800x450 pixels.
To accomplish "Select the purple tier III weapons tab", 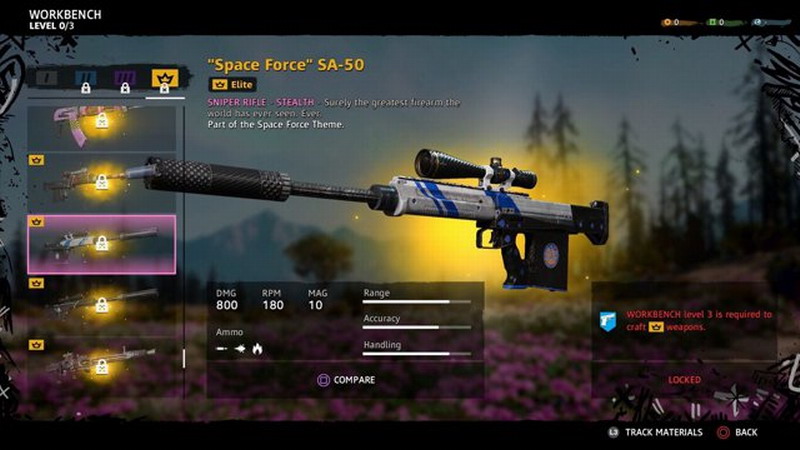I will pos(125,78).
